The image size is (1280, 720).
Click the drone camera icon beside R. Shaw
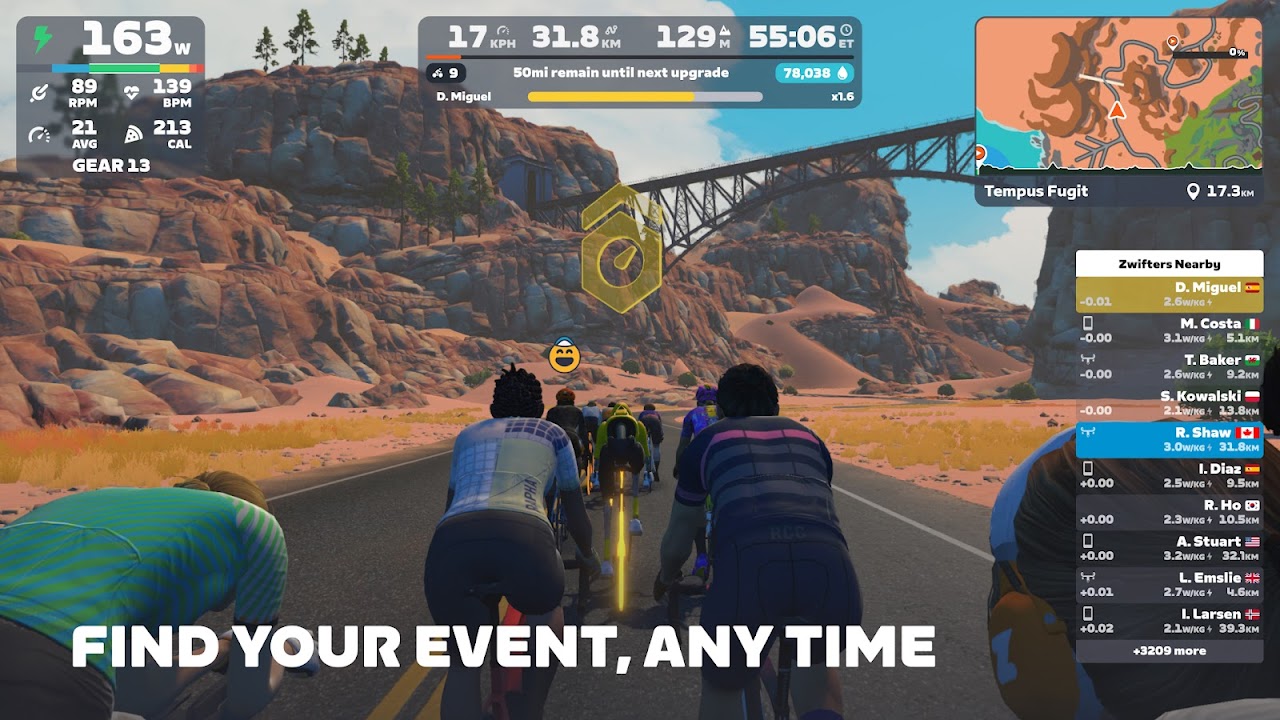pyautogui.click(x=1089, y=430)
